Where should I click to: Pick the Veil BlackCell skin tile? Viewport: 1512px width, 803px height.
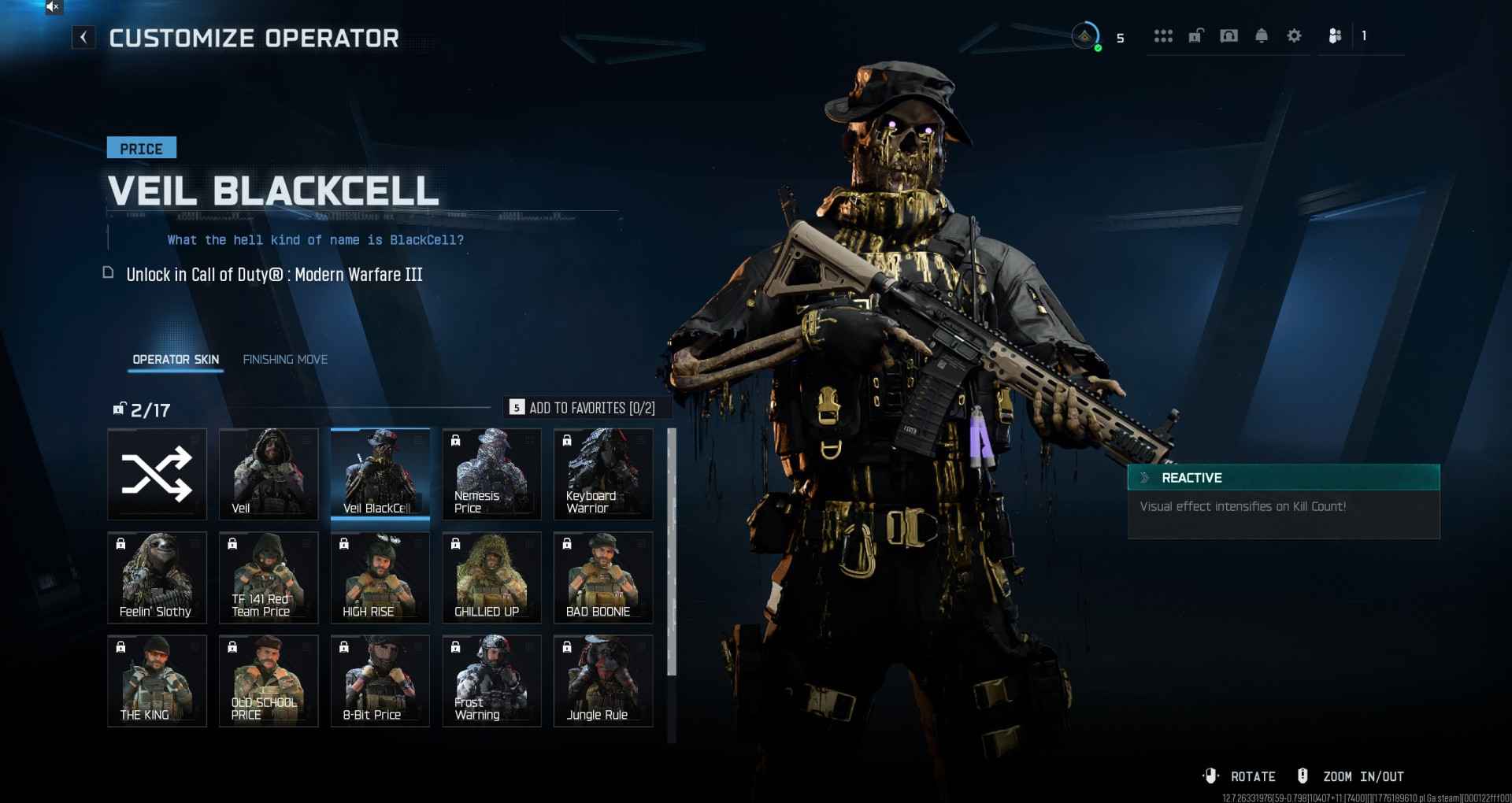pos(380,474)
